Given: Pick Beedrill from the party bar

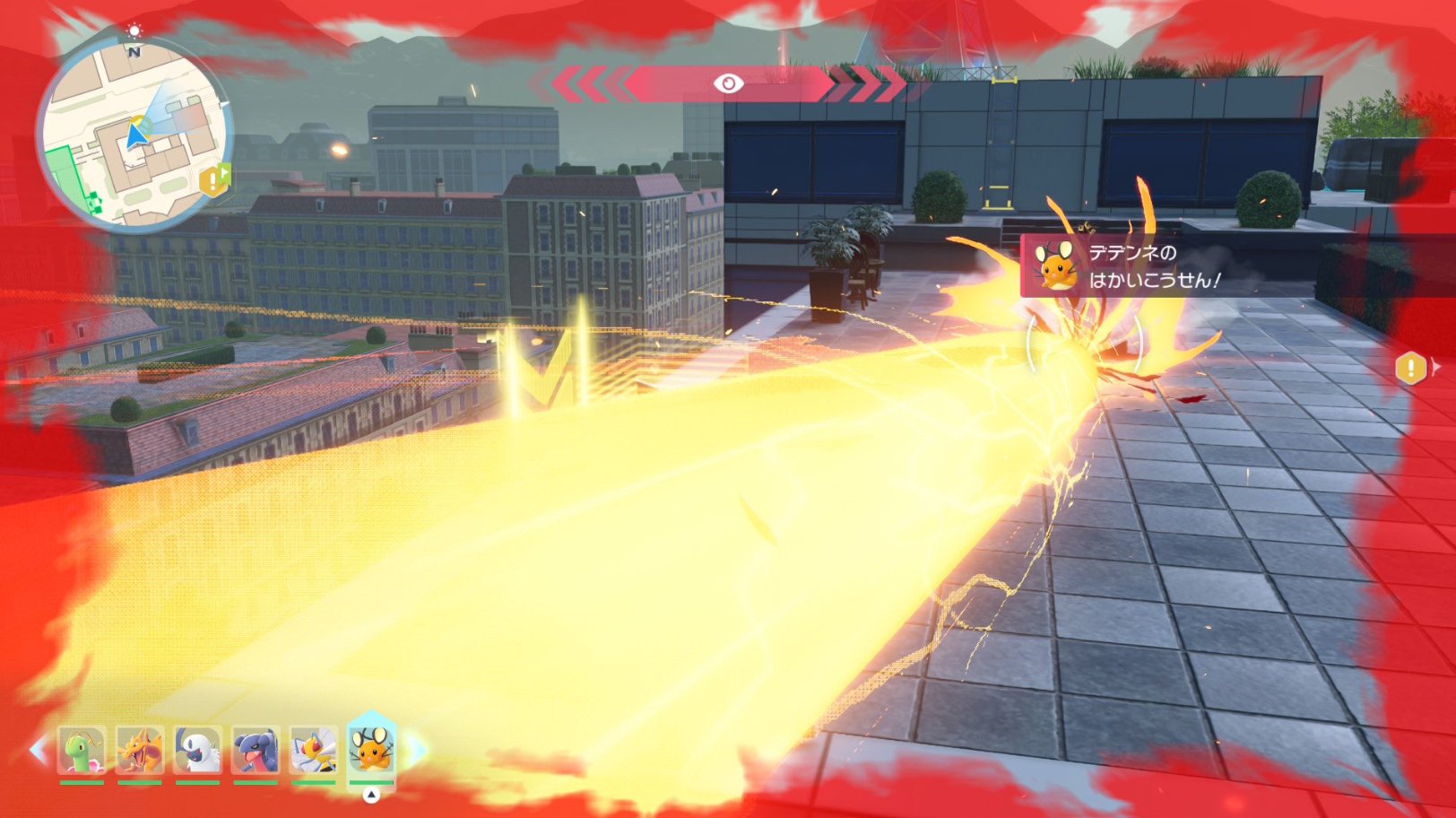Looking at the screenshot, I should coord(314,750).
